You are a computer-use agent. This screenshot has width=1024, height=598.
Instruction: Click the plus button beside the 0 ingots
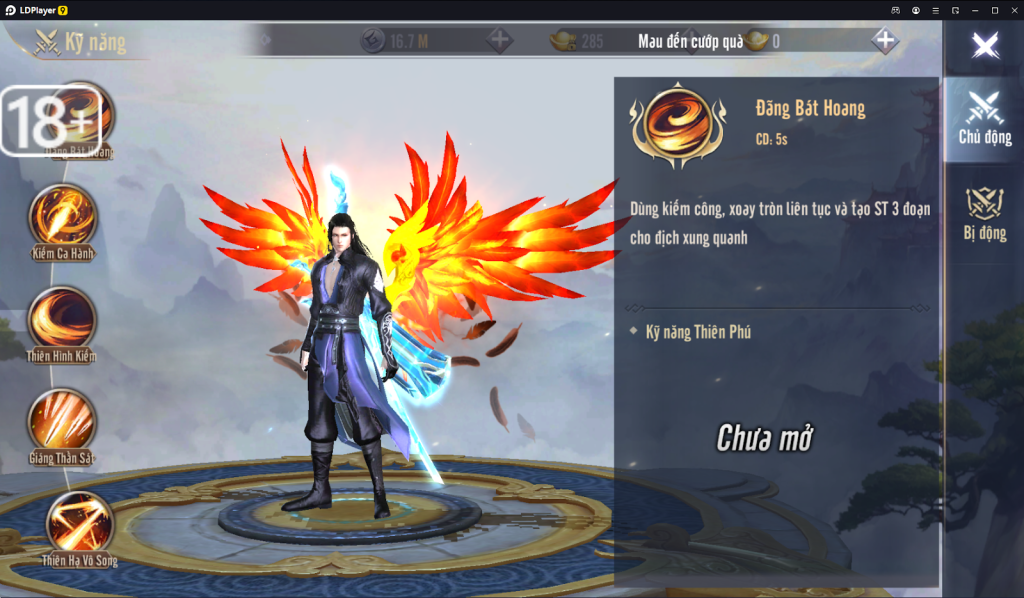tap(884, 41)
